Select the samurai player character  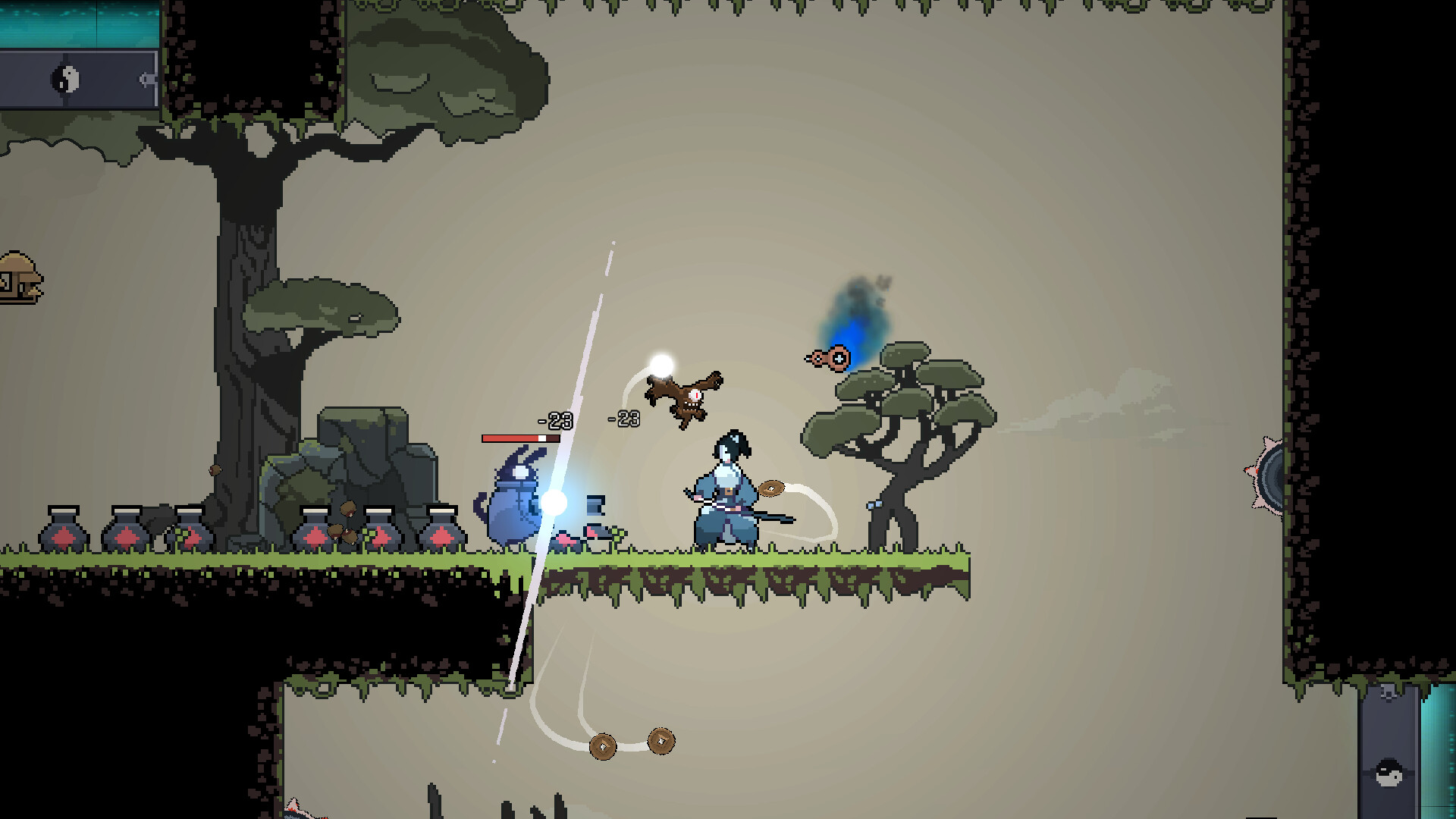(x=726, y=489)
